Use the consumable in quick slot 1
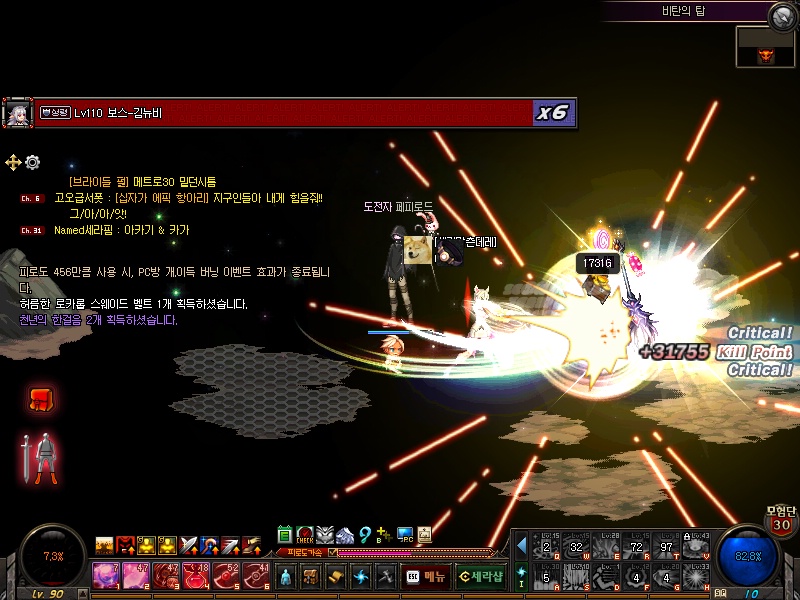Viewport: 800px width, 600px height. click(x=105, y=575)
